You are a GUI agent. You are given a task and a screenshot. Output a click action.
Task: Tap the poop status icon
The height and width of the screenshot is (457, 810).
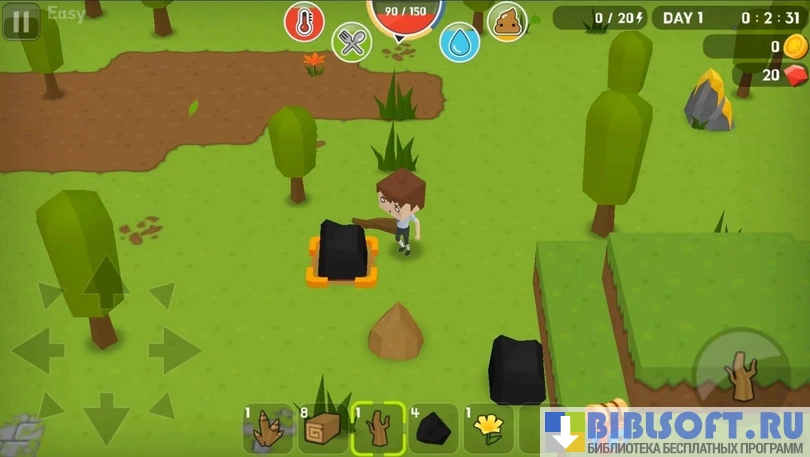pyautogui.click(x=507, y=21)
